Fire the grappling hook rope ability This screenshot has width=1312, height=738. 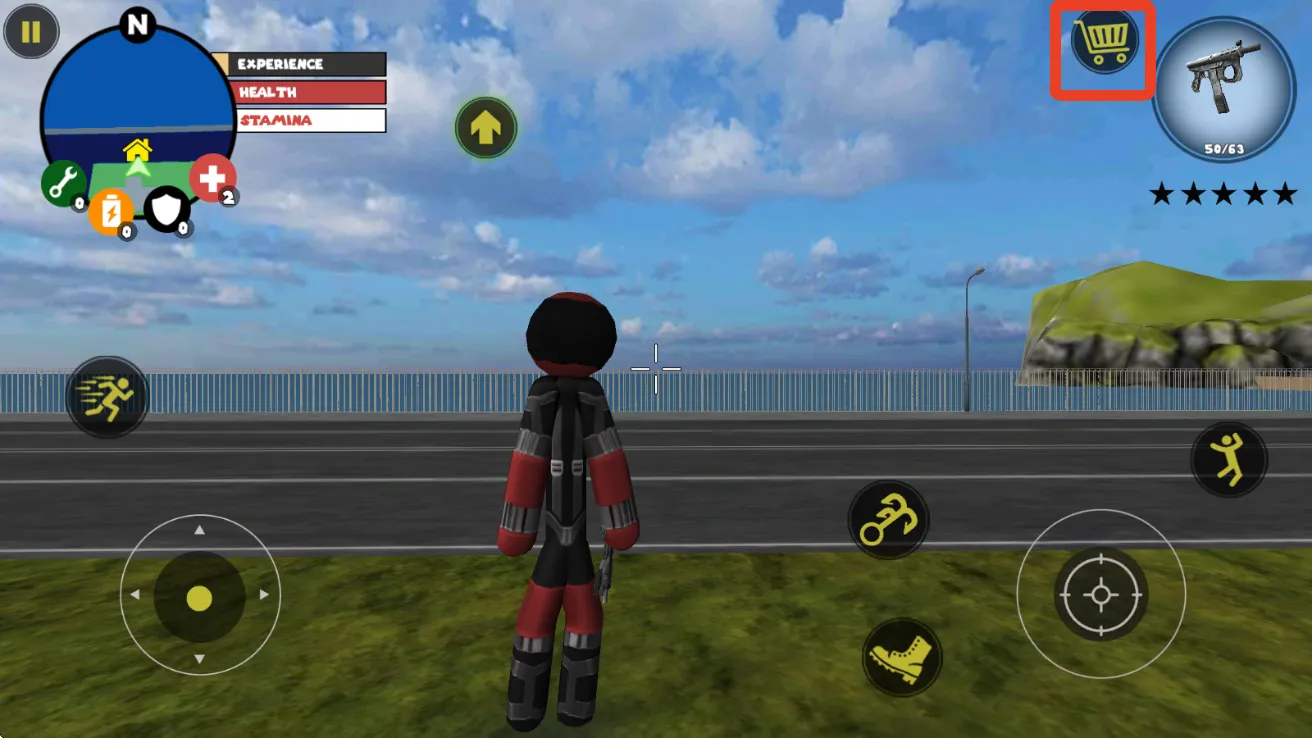888,520
